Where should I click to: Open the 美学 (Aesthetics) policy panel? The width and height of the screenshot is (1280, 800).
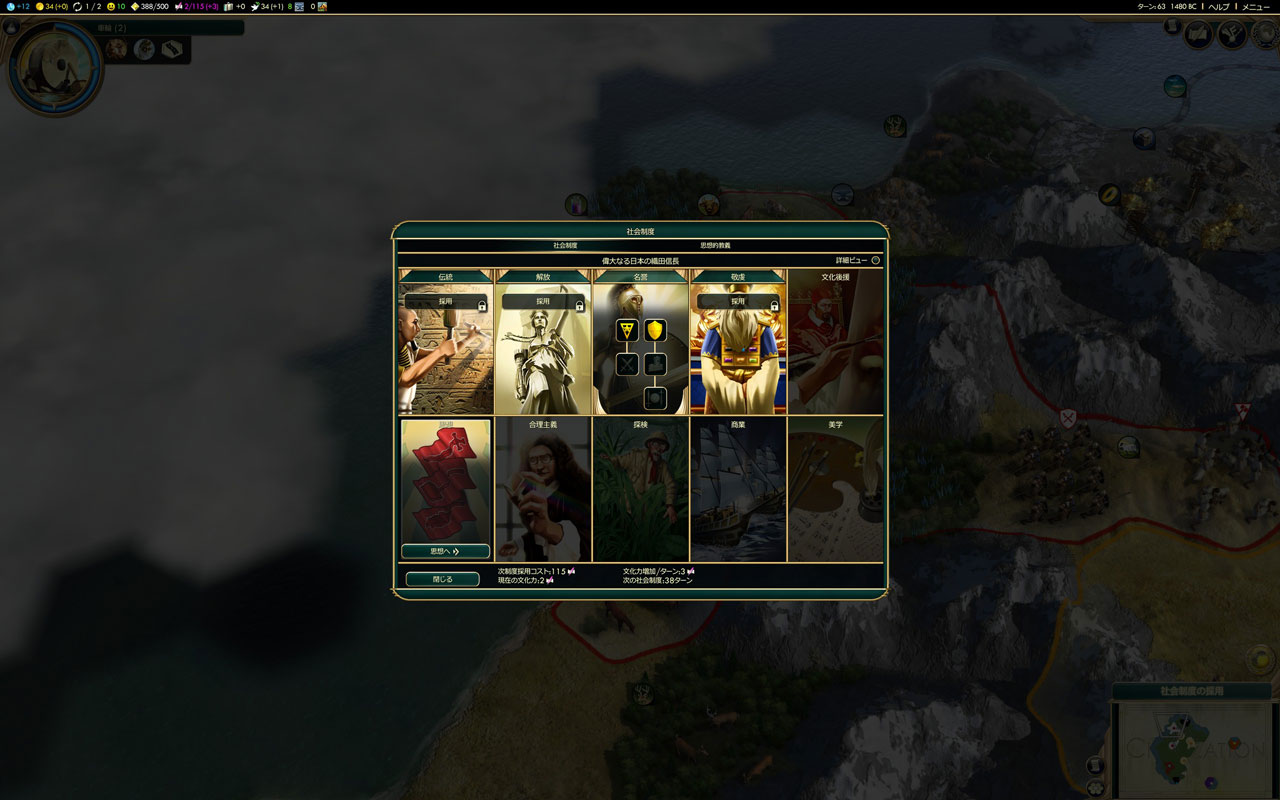835,490
